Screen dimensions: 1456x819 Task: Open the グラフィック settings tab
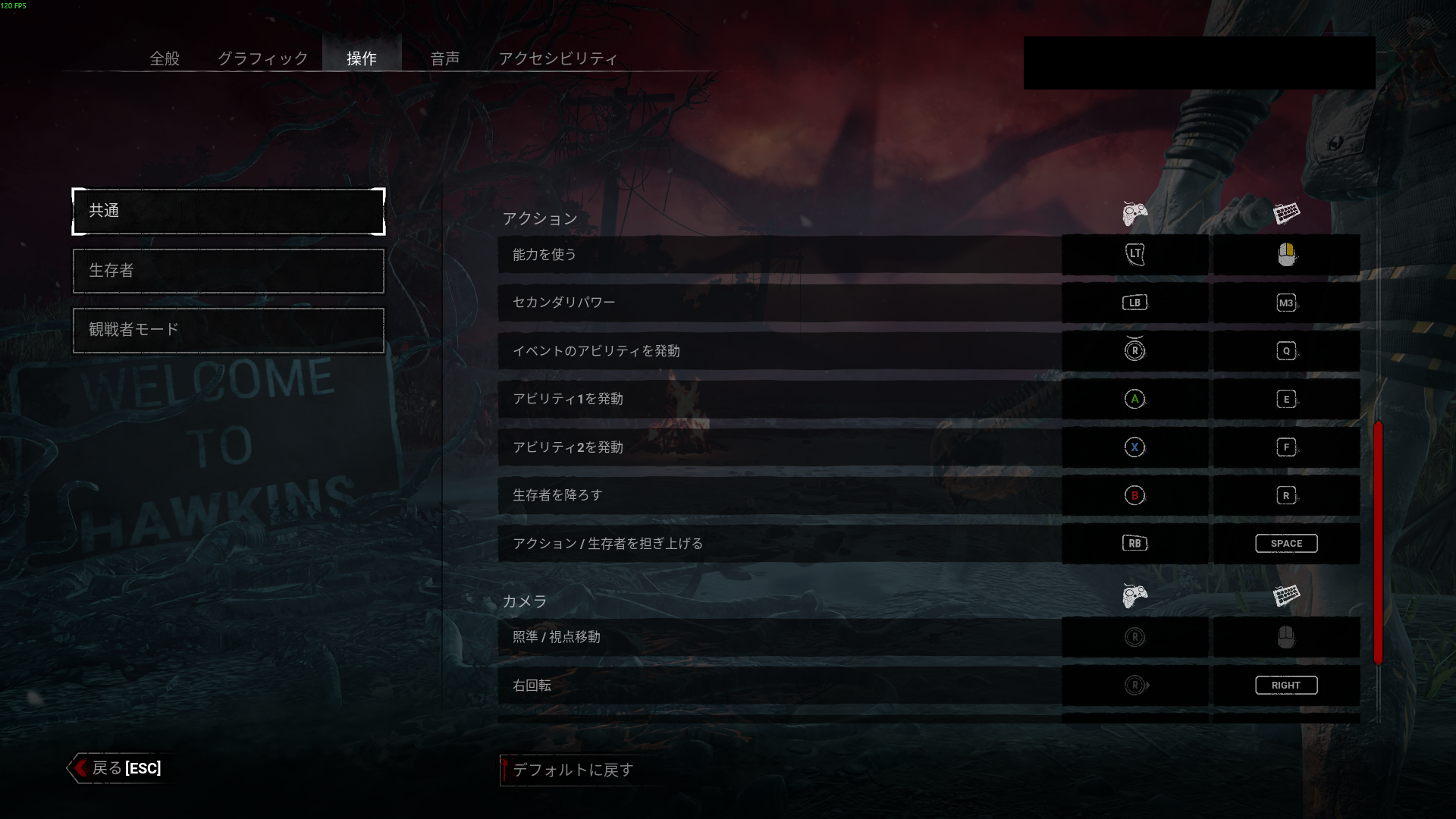[x=262, y=58]
